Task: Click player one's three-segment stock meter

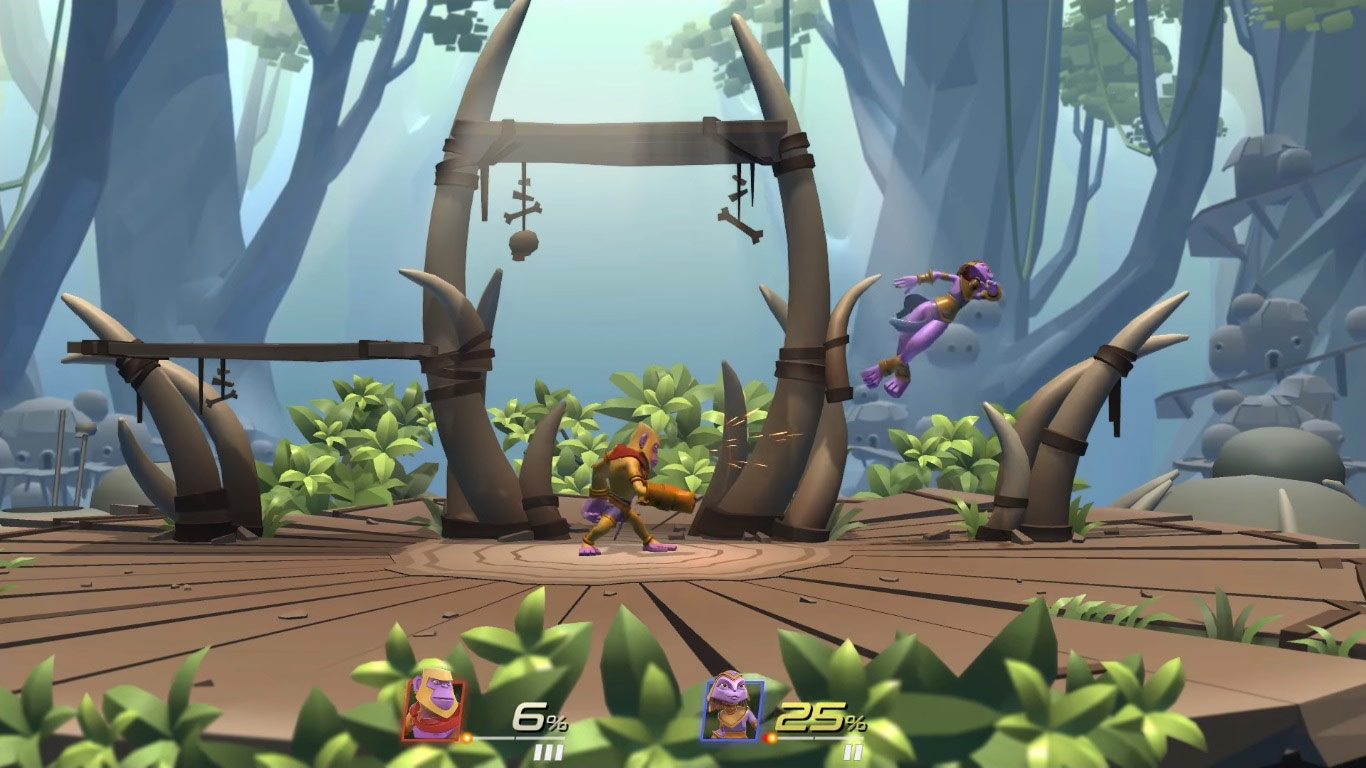Action: point(549,750)
